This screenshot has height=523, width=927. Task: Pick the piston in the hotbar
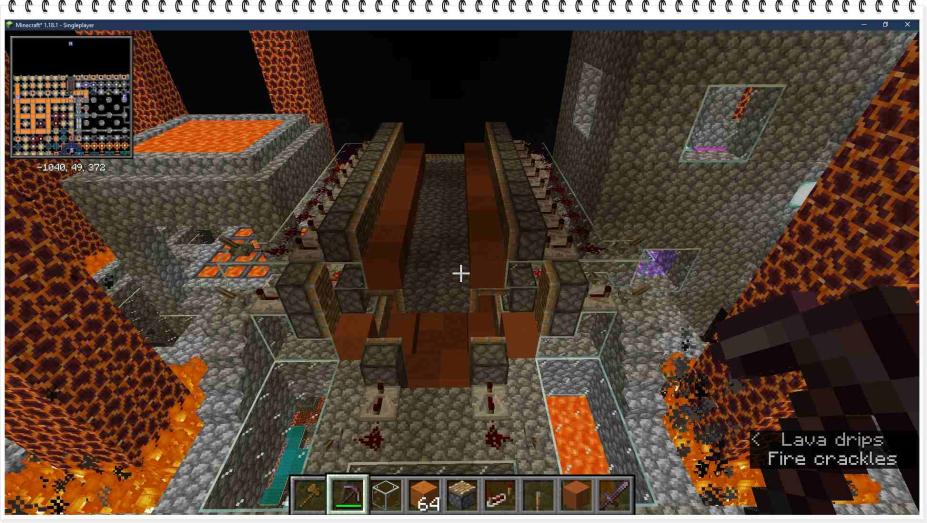click(462, 494)
